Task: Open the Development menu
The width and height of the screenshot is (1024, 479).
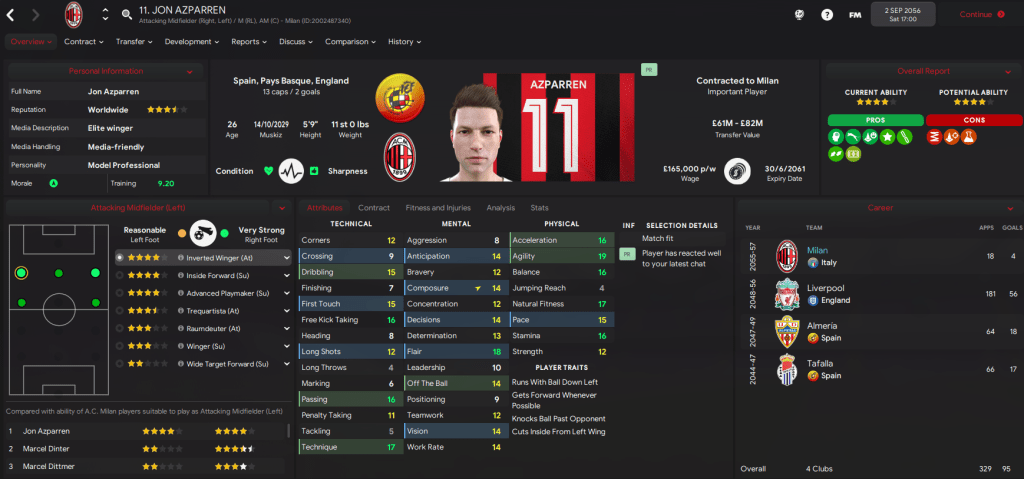Action: click(x=192, y=42)
